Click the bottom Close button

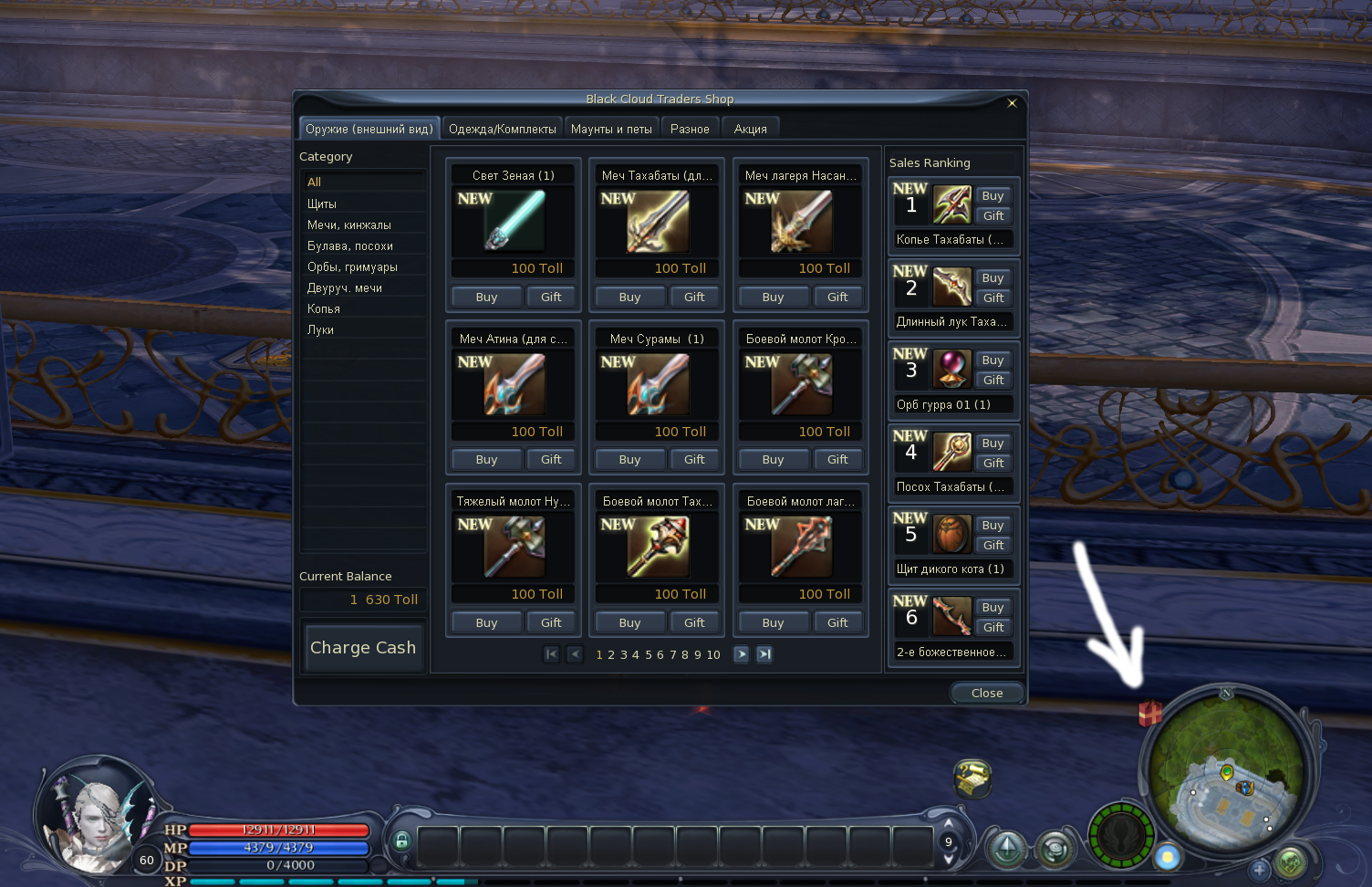click(987, 693)
